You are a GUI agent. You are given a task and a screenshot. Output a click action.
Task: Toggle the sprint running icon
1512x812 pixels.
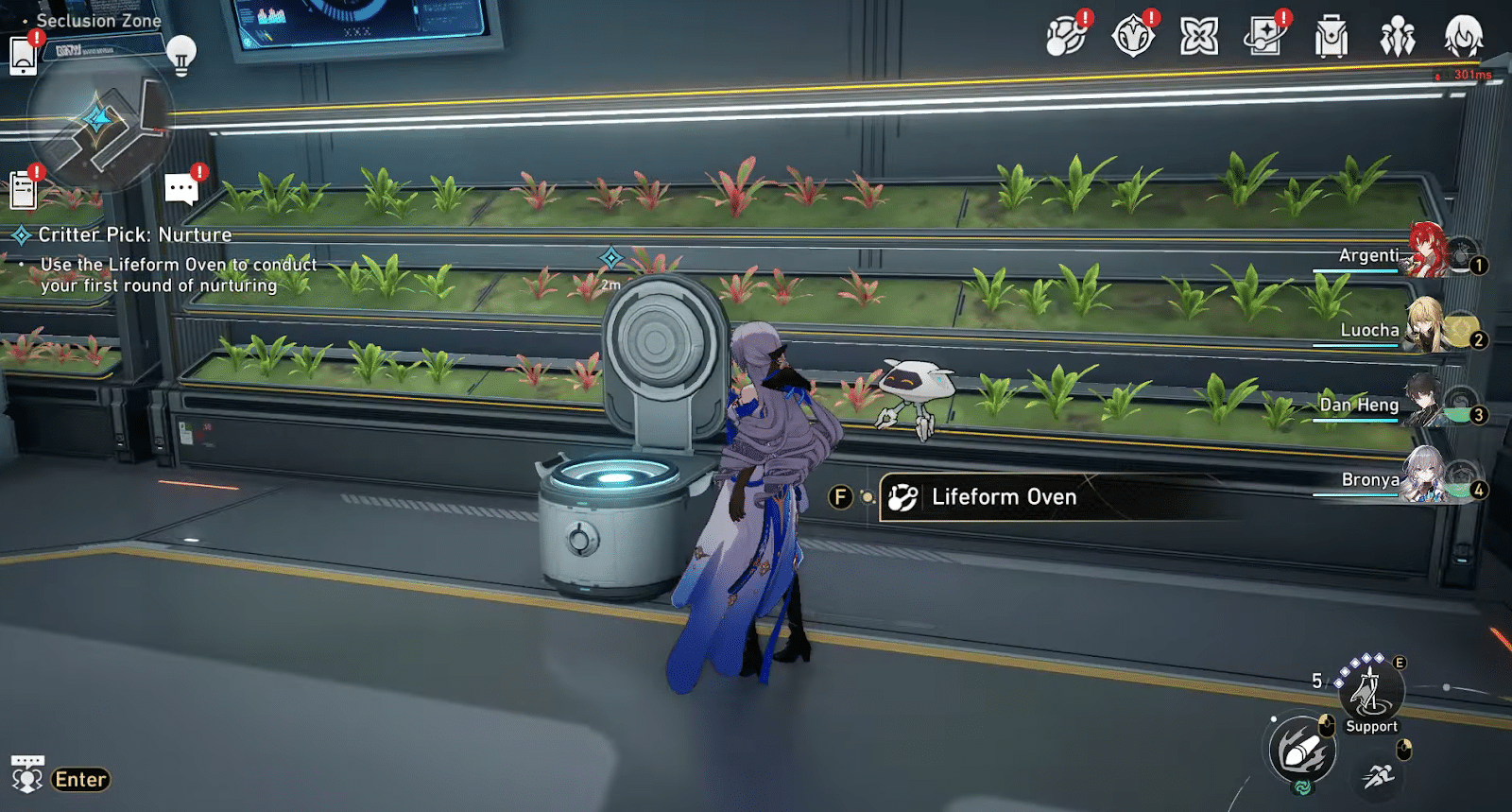click(1379, 777)
